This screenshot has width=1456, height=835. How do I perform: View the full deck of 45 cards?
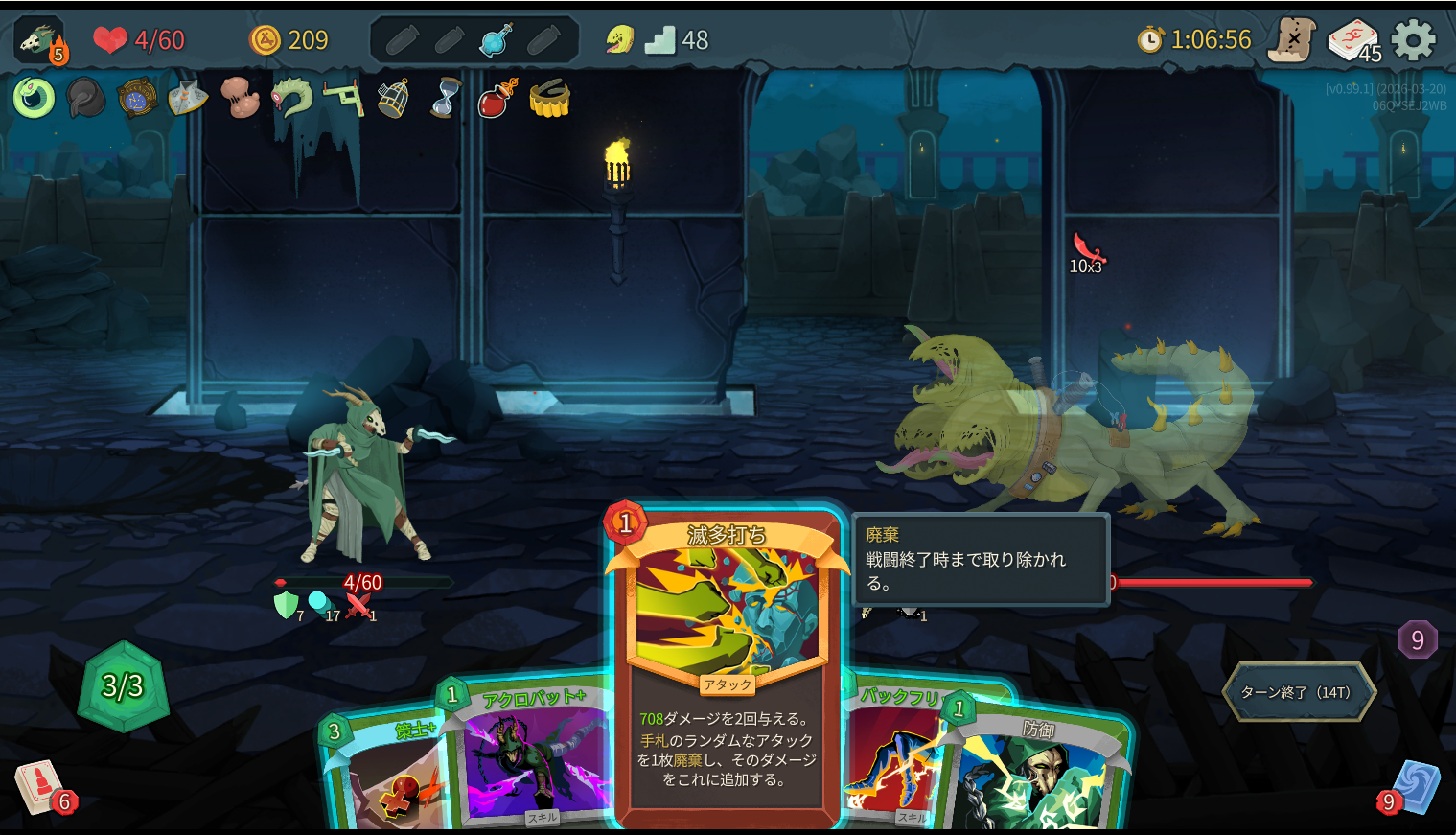[1352, 40]
